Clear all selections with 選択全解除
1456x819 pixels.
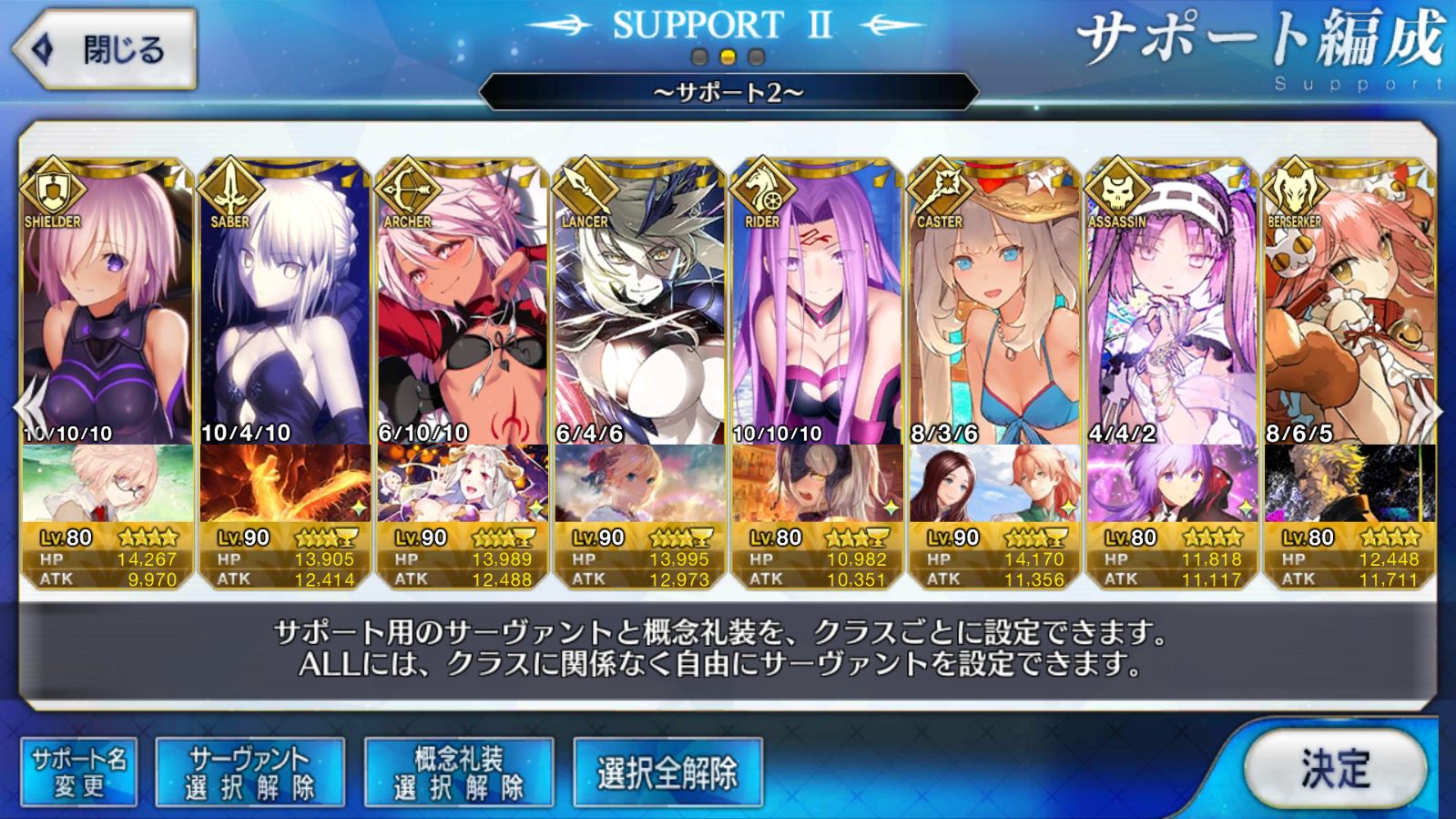click(x=667, y=772)
